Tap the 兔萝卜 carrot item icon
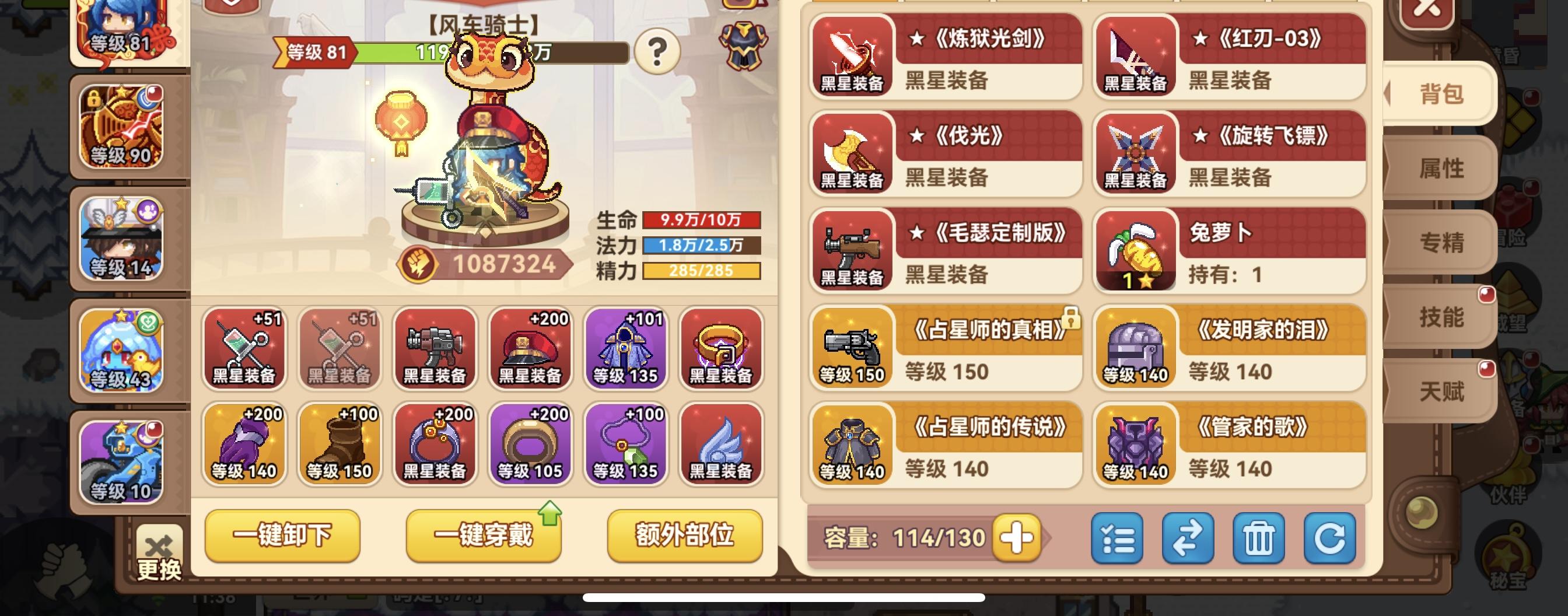1568x616 pixels. click(x=1136, y=251)
